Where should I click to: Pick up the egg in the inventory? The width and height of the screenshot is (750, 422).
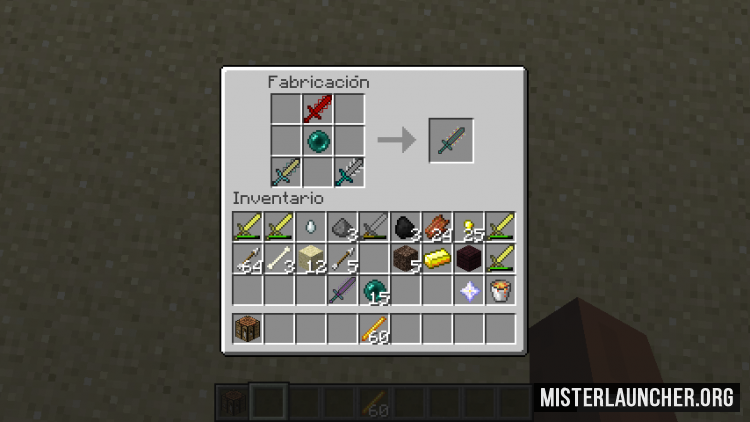[311, 228]
